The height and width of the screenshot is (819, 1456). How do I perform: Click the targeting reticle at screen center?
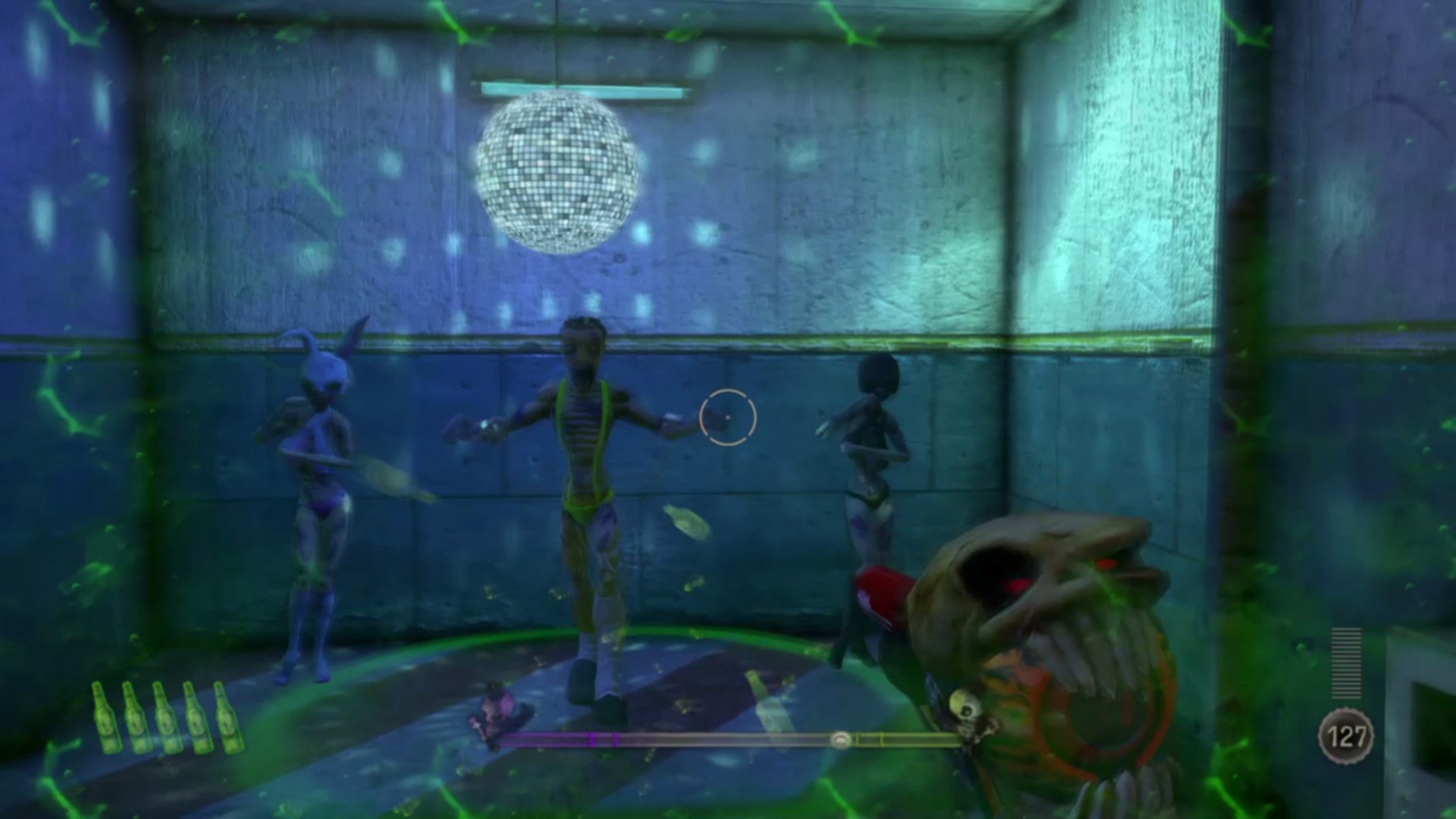click(726, 419)
